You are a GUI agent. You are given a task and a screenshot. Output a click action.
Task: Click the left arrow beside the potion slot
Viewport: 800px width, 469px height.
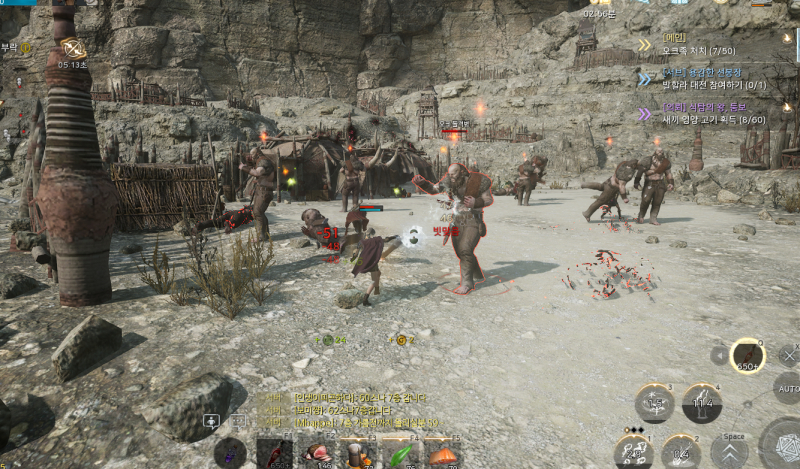pyautogui.click(x=718, y=355)
